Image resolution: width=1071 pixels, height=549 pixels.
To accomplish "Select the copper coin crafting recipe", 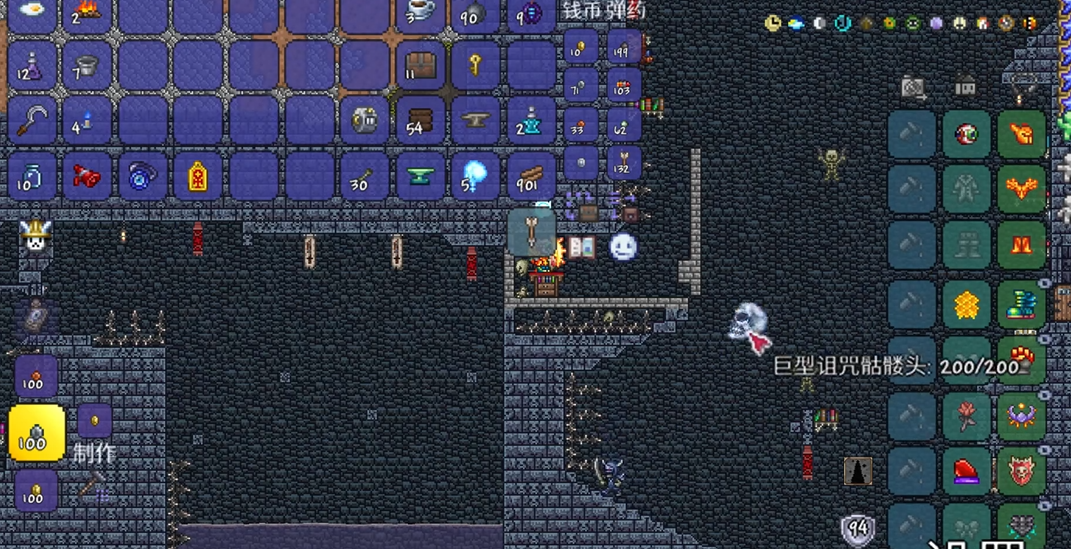I will pyautogui.click(x=36, y=376).
